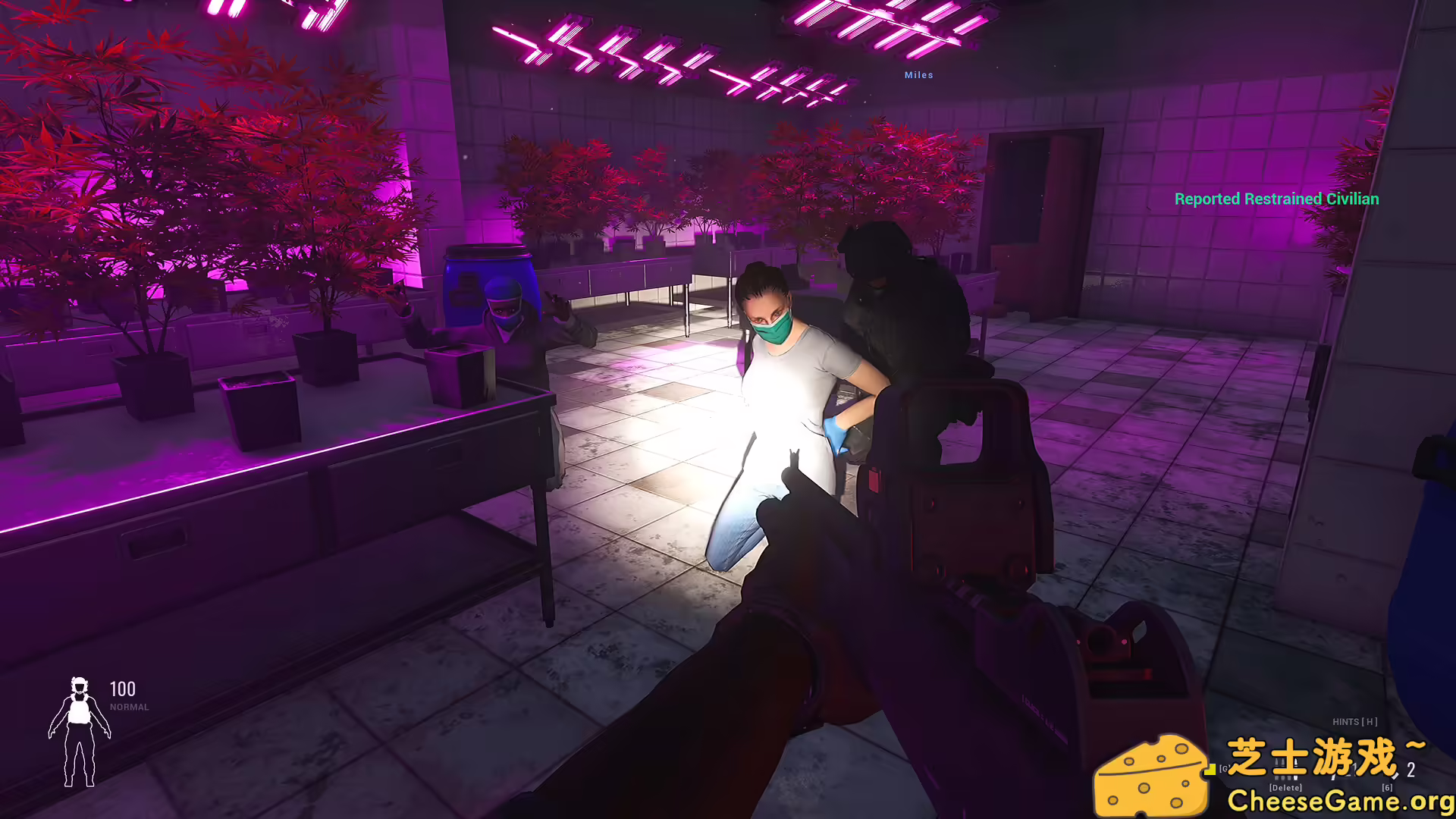The height and width of the screenshot is (819, 1456).
Task: Expand the health readout showing 100
Action: tap(123, 689)
